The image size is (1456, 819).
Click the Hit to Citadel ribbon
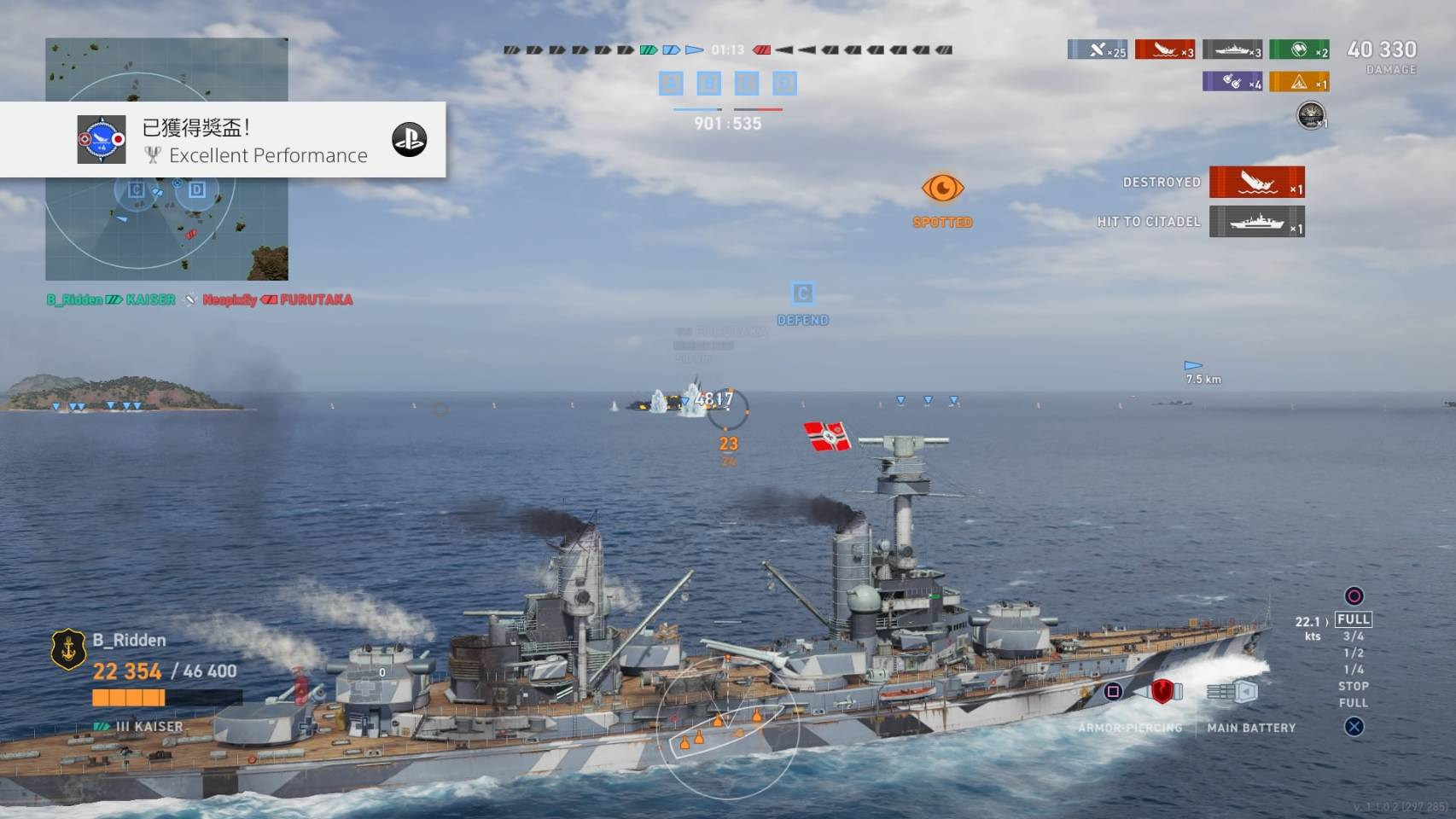coord(1256,222)
